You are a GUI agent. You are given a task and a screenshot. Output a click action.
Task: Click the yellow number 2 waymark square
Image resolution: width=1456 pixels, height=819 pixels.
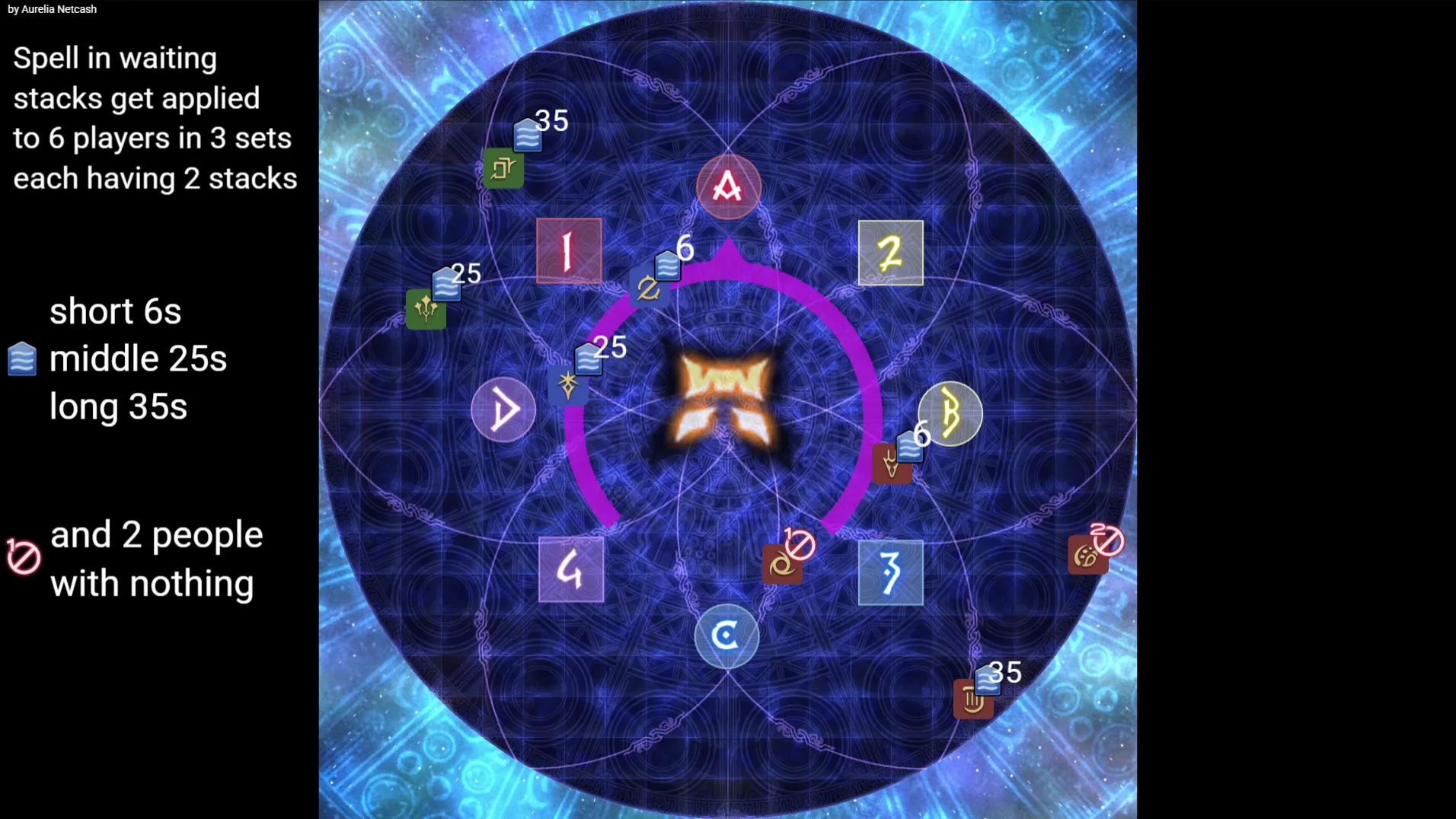pyautogui.click(x=889, y=253)
